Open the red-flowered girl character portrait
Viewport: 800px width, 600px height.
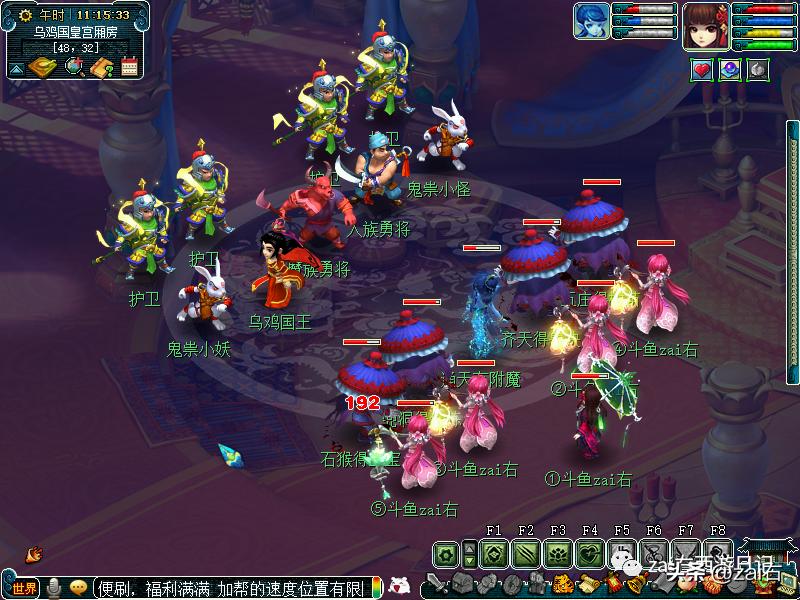[705, 25]
